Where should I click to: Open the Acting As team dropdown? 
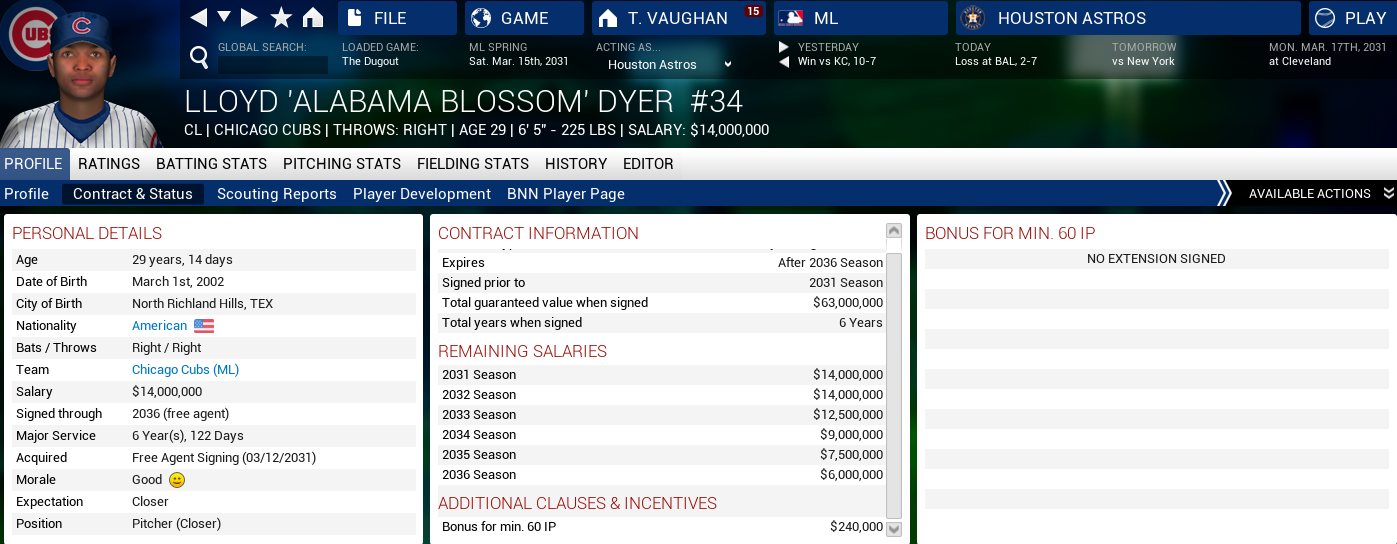(670, 65)
